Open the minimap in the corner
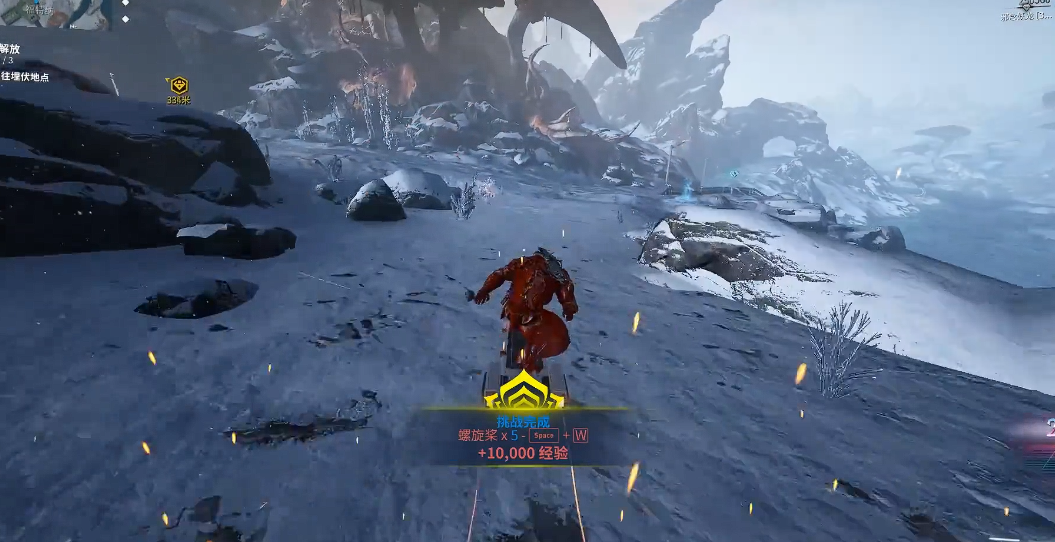 click(54, 13)
